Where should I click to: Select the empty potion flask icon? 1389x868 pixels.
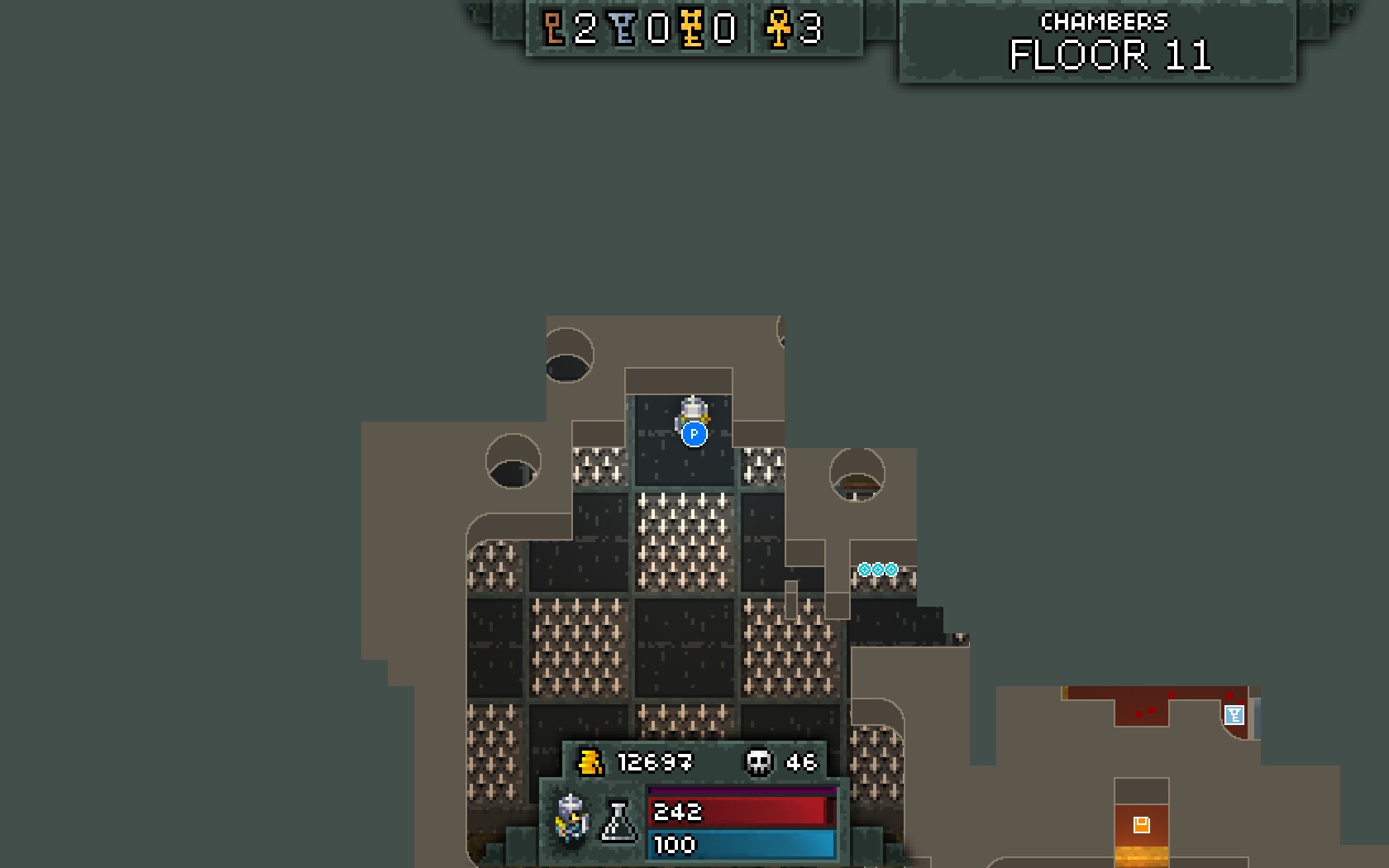pyautogui.click(x=618, y=821)
